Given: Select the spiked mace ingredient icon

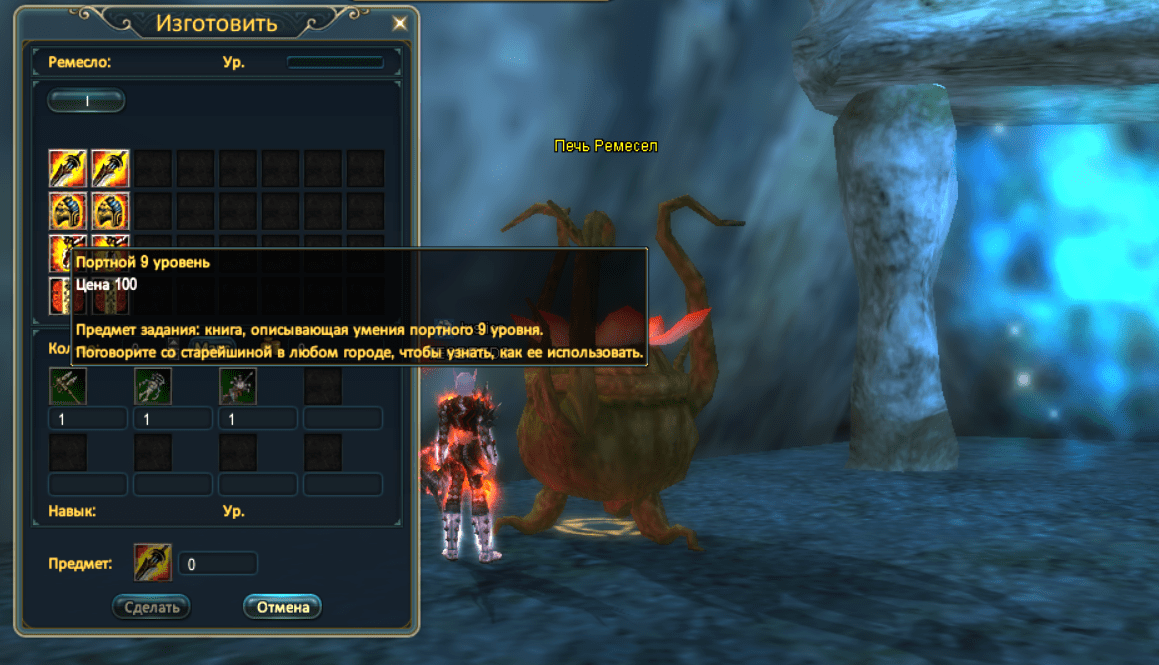Looking at the screenshot, I should tap(238, 385).
